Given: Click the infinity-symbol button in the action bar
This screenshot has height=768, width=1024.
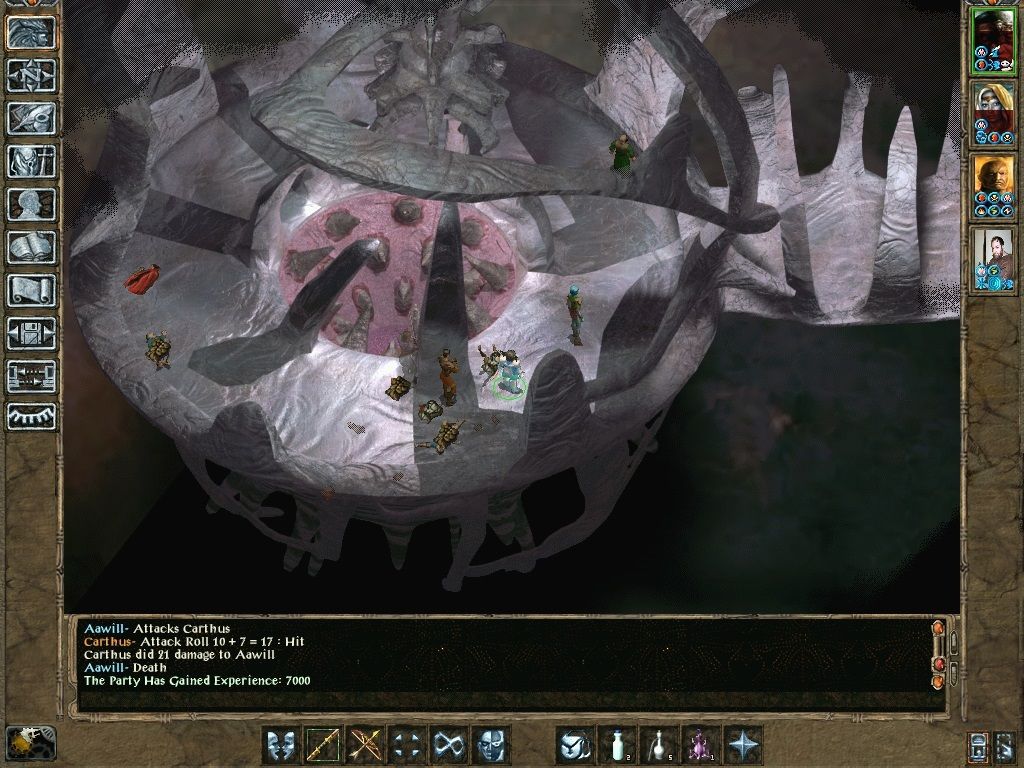Looking at the screenshot, I should (x=449, y=745).
